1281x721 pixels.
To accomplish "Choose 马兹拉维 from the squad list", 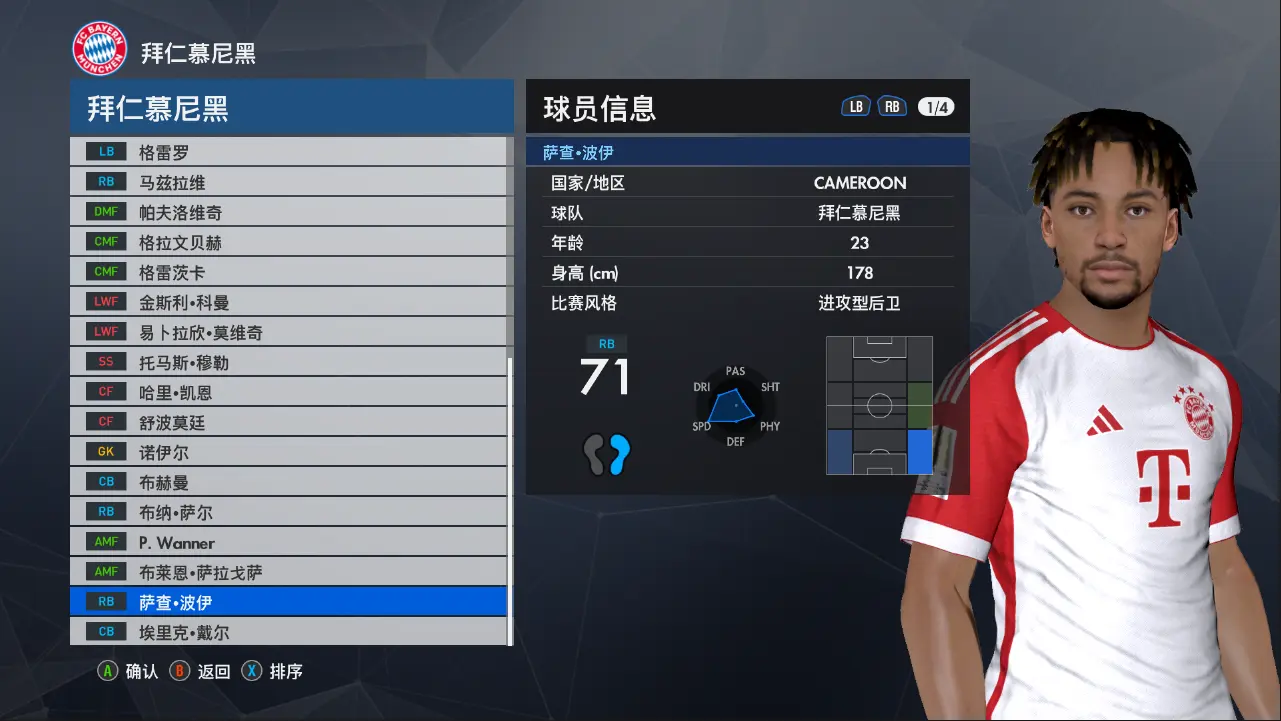I will [x=288, y=182].
